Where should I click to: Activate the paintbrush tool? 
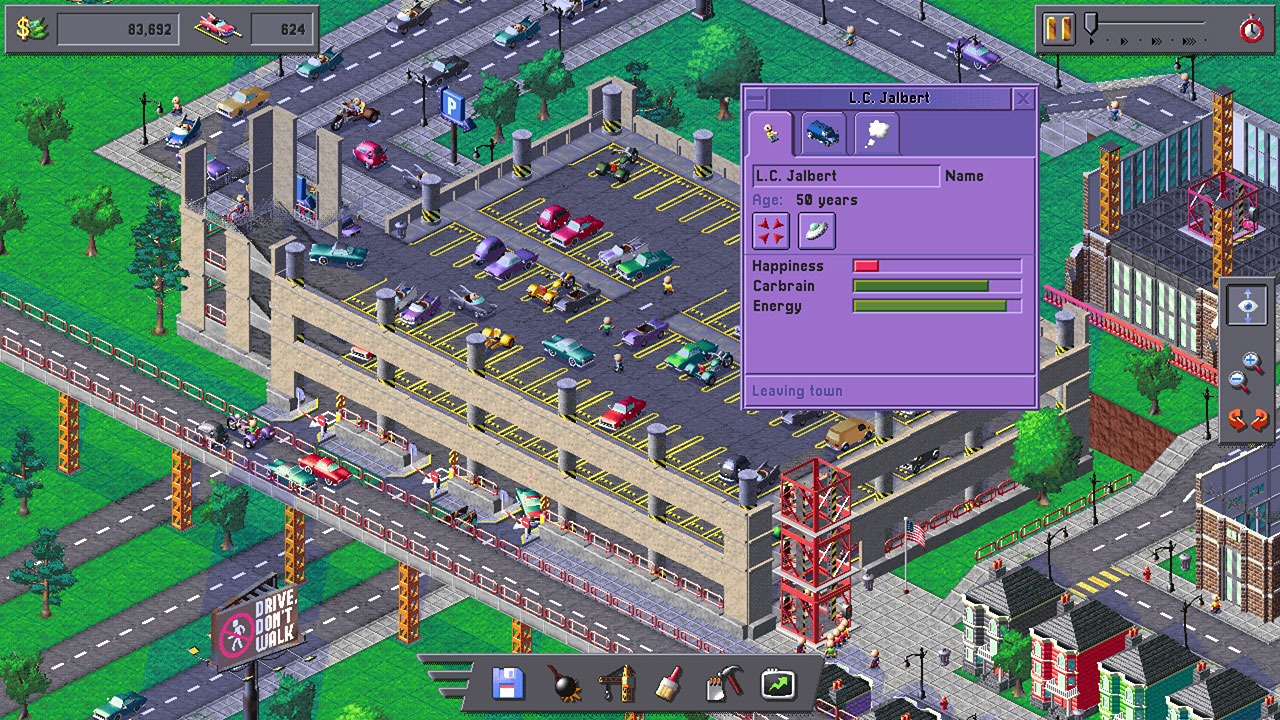[669, 684]
